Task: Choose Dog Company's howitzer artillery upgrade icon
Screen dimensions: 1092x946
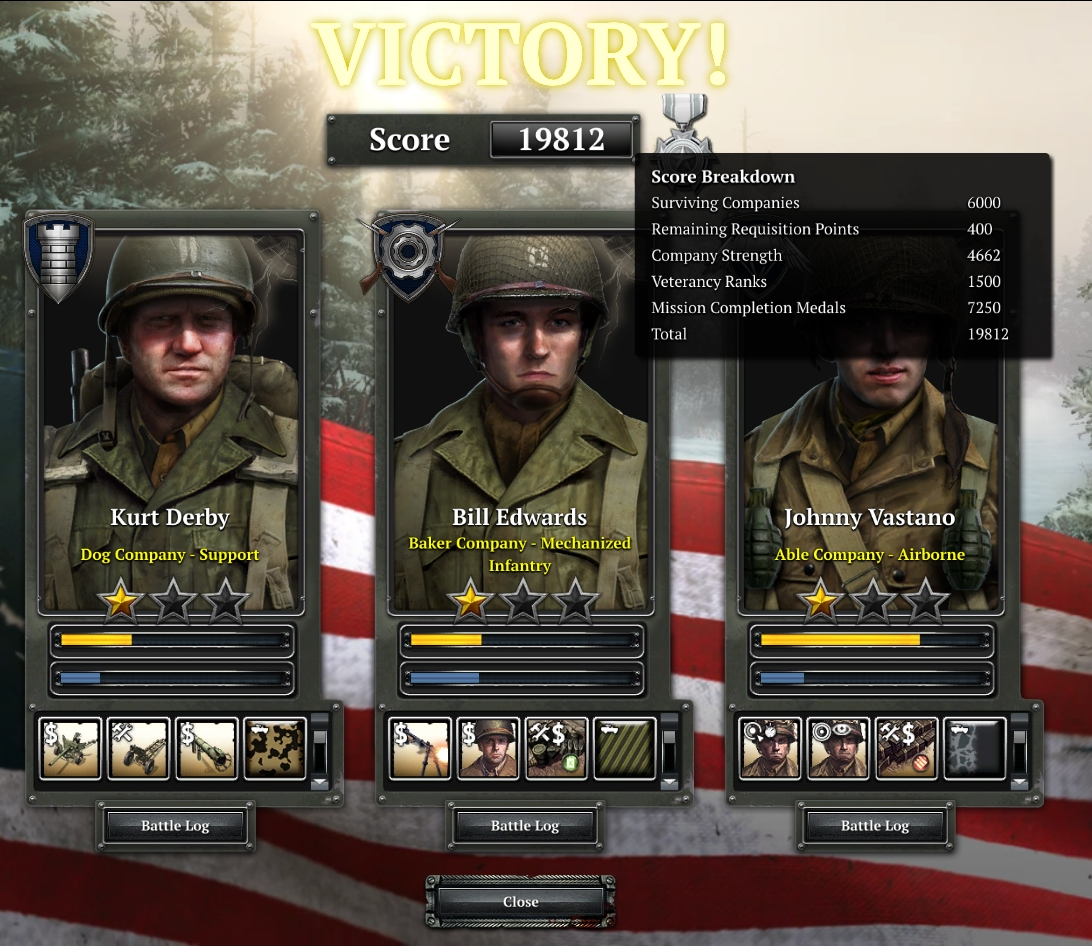Action: [138, 748]
